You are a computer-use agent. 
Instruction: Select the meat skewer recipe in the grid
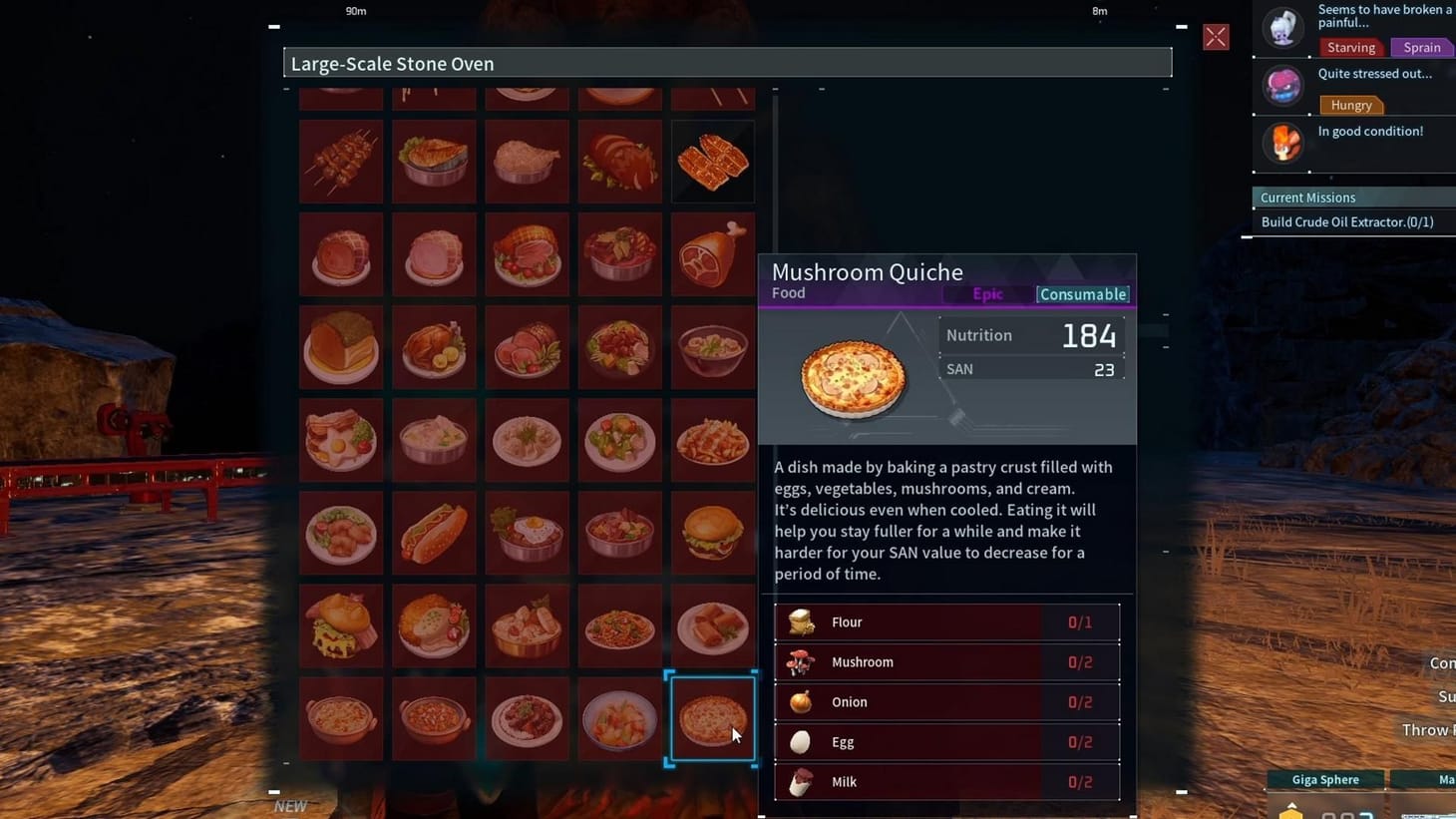click(341, 161)
